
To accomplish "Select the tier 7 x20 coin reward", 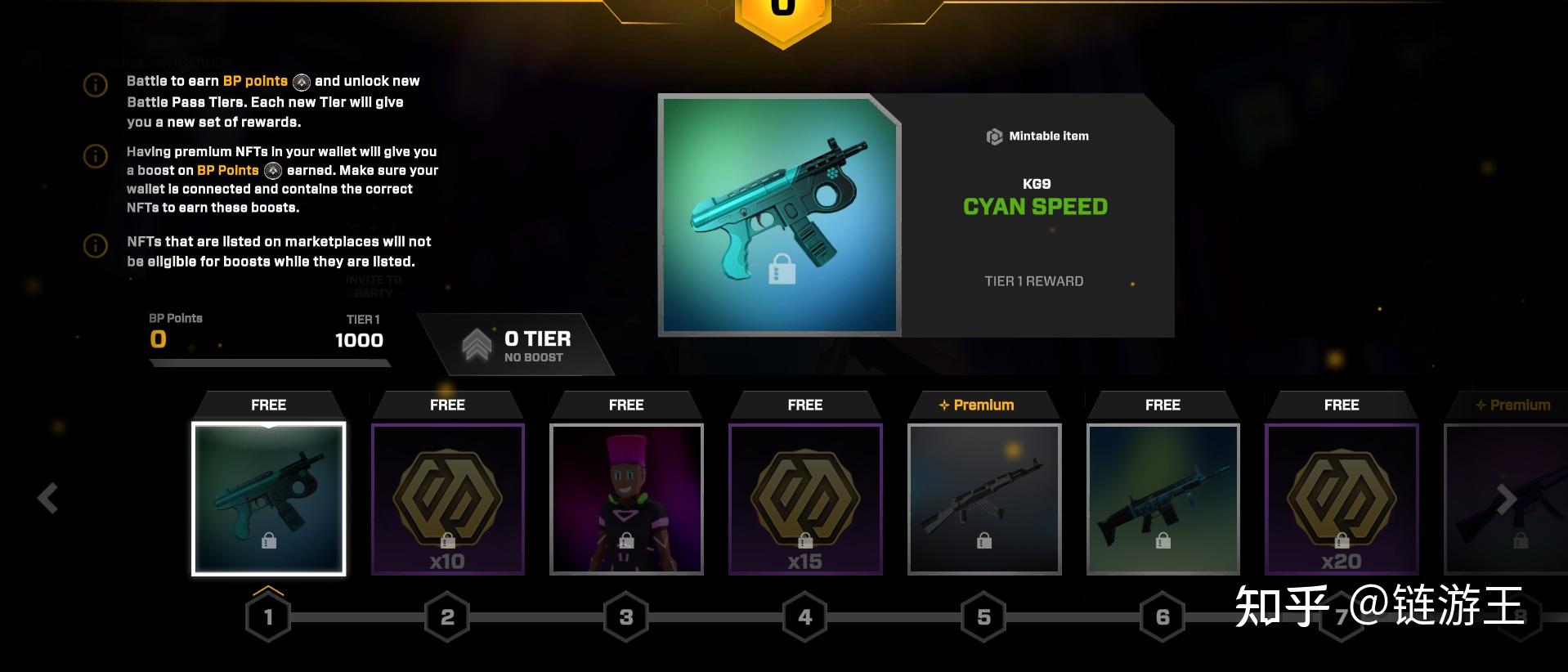I will 1342,498.
